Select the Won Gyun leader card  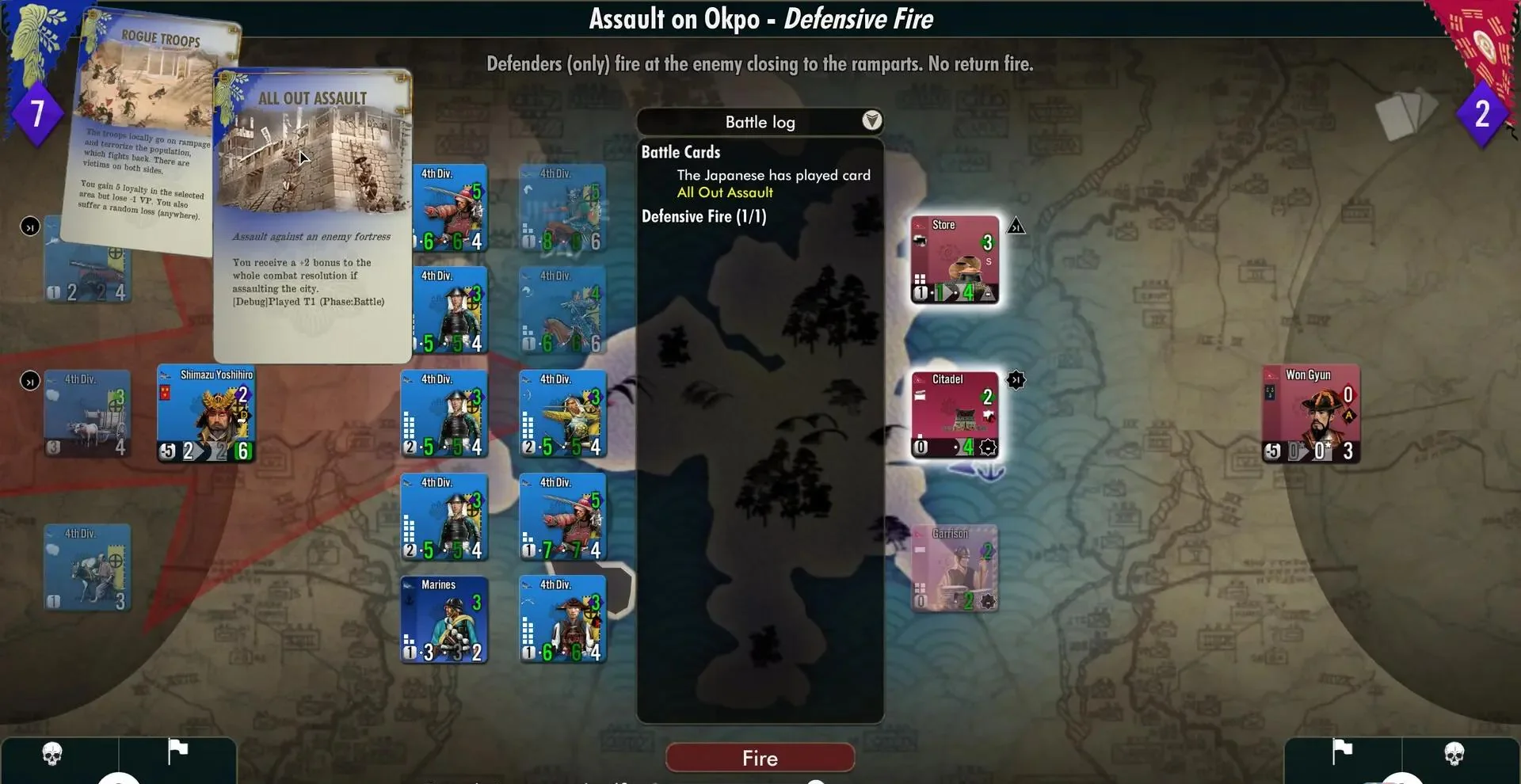pos(1311,413)
